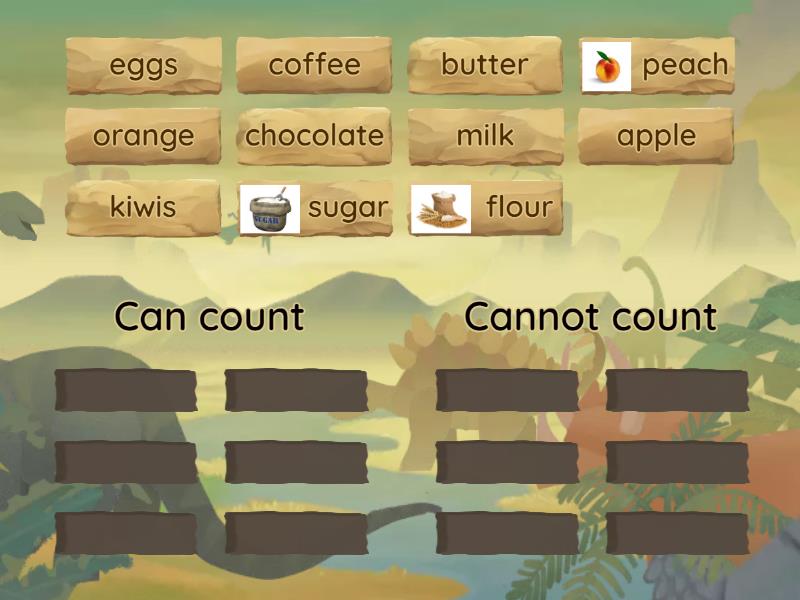Pick the "flour" tile with picture

(x=486, y=209)
